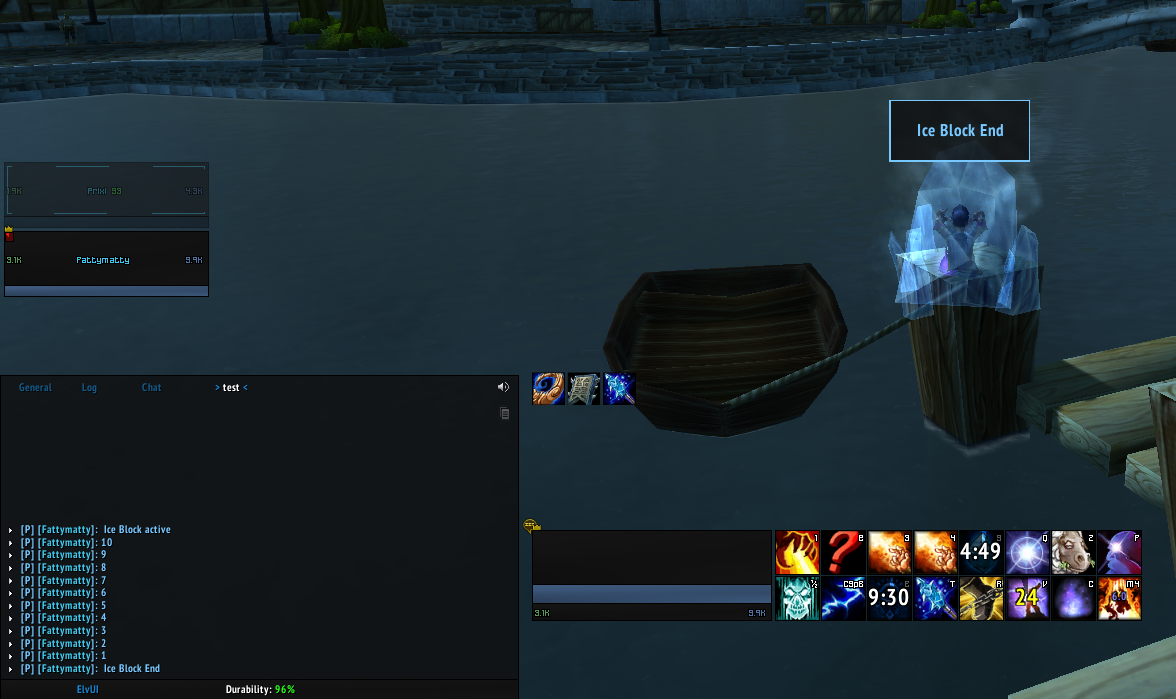
Task: Click the red question mark action slot
Action: point(843,552)
